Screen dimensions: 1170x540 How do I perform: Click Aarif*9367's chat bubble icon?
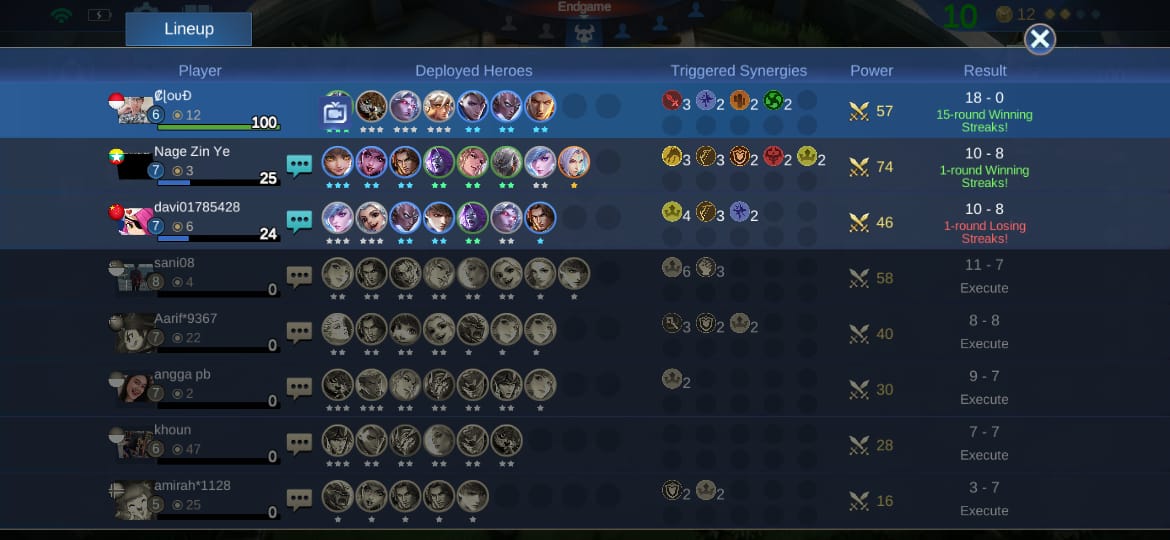pyautogui.click(x=300, y=333)
